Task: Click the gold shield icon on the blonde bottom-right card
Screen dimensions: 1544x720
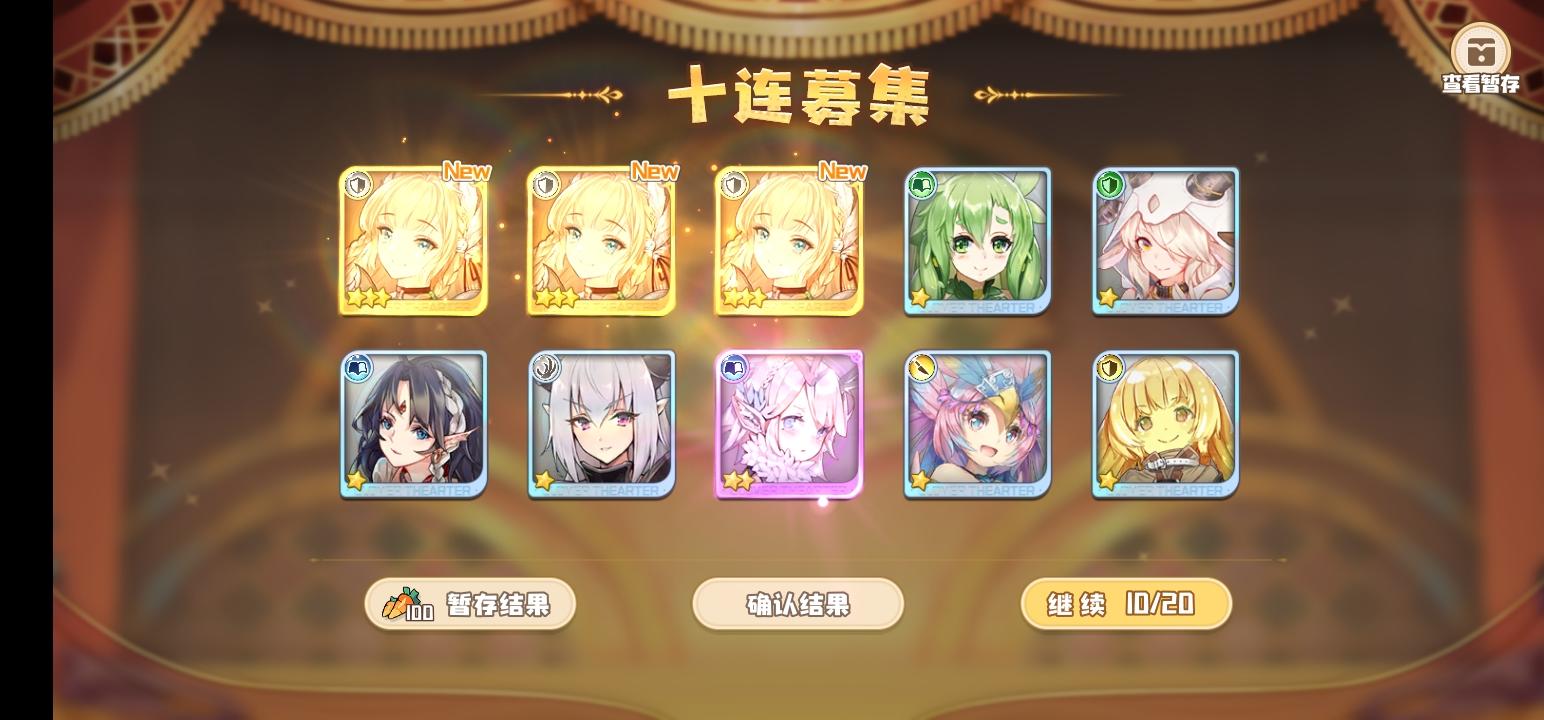Action: coord(1109,368)
